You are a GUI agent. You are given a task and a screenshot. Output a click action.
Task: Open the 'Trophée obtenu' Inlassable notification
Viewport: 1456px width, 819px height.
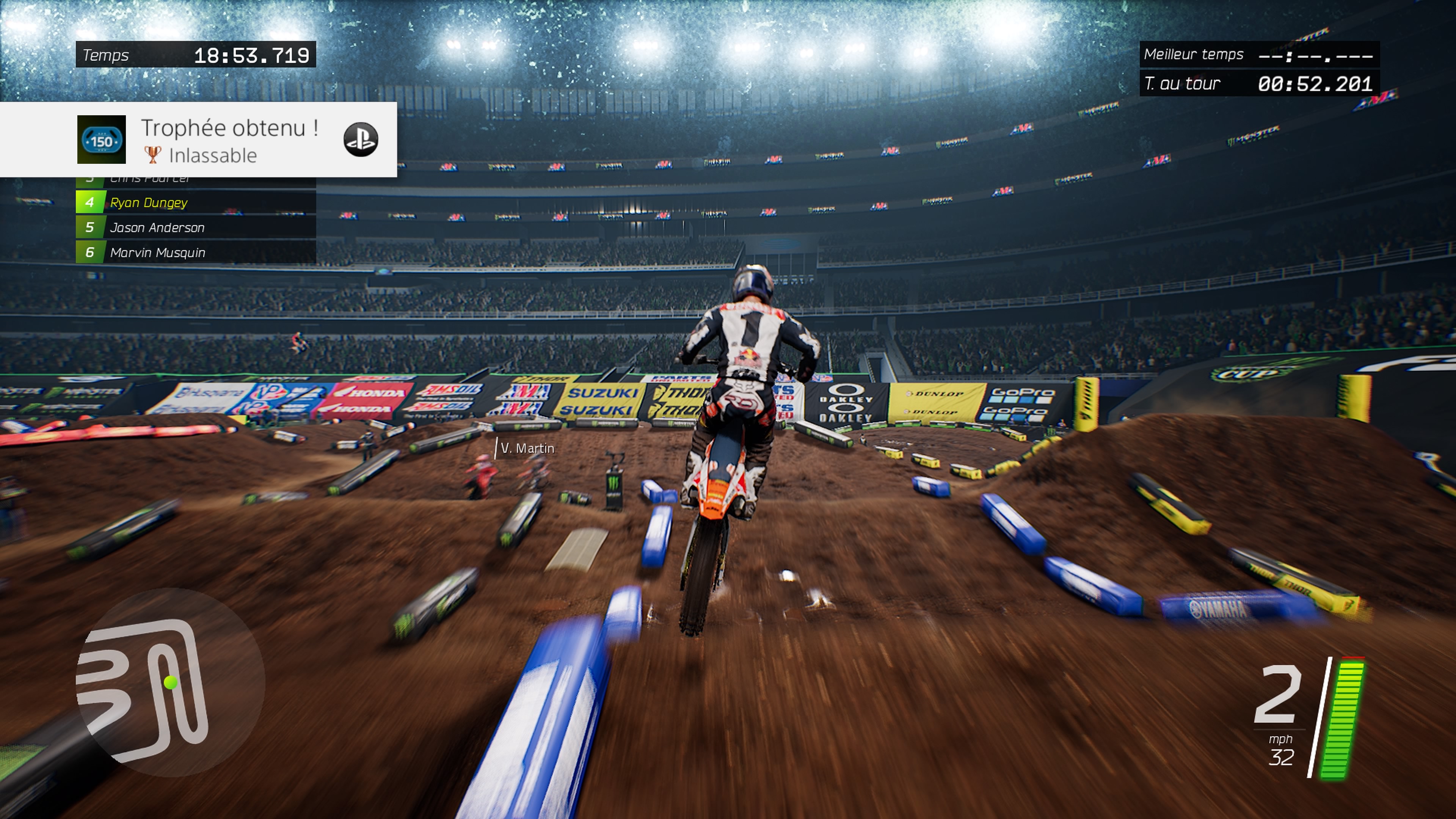[229, 140]
